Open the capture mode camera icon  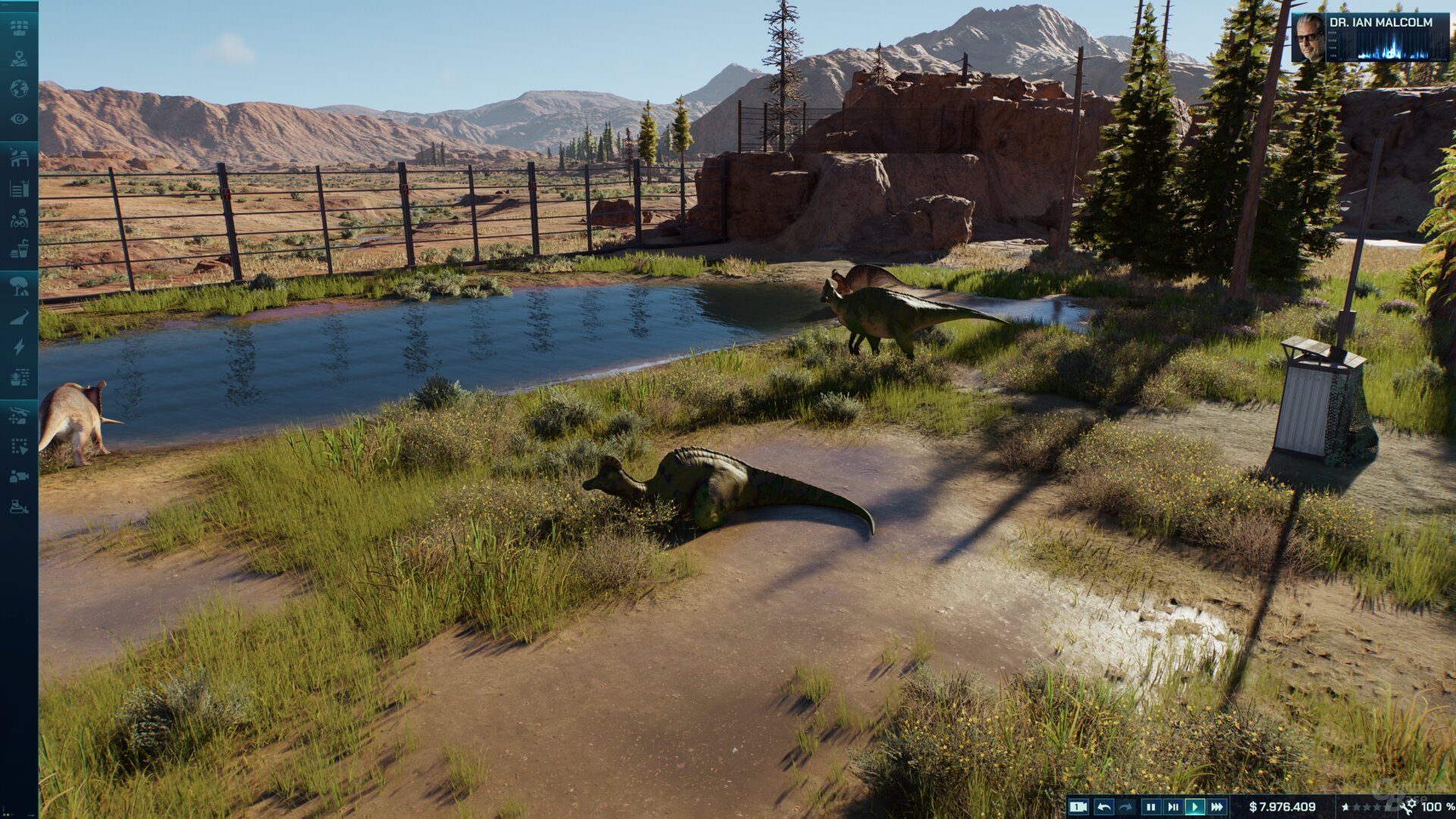tap(19, 476)
